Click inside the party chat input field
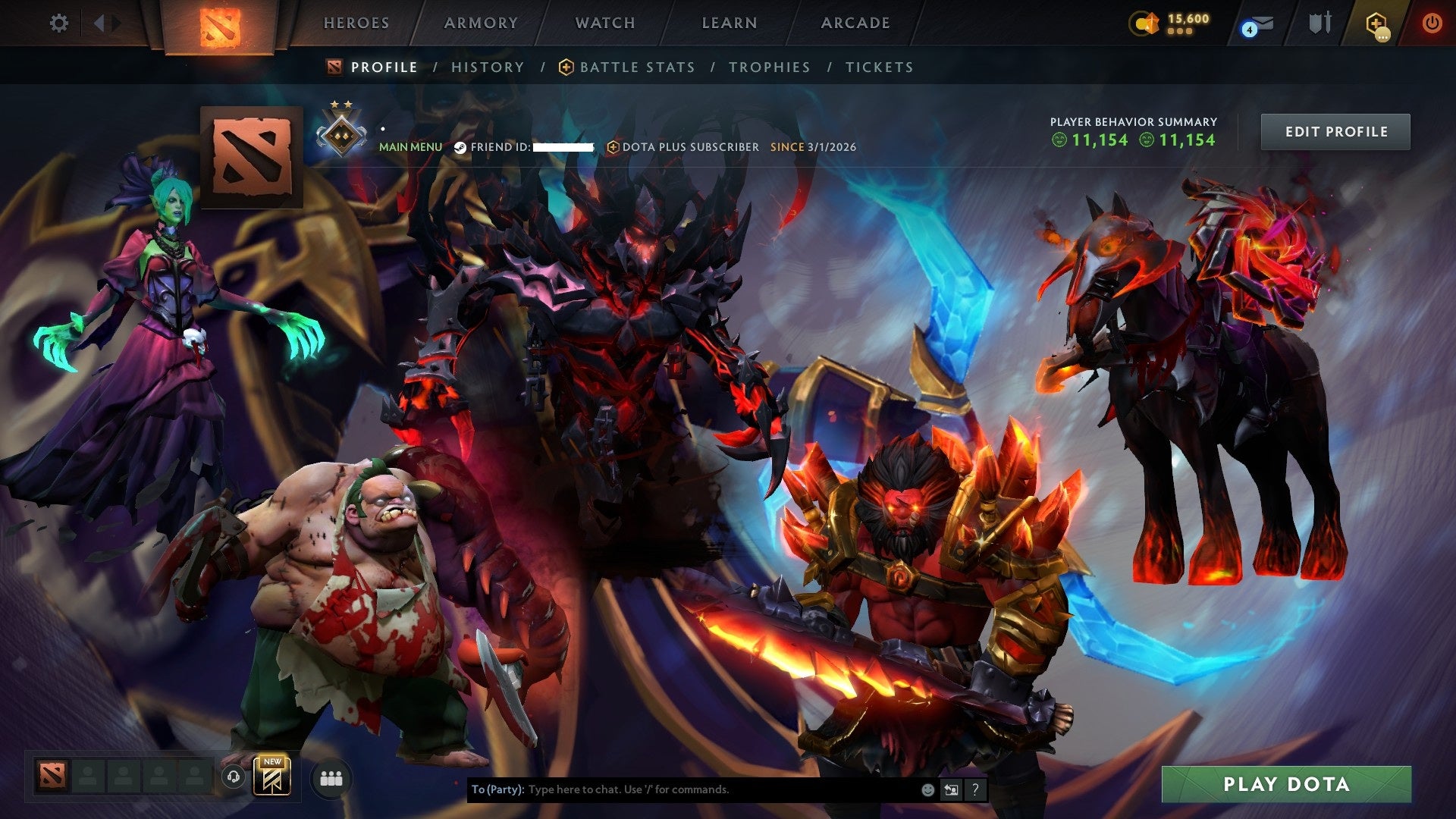 [682, 789]
